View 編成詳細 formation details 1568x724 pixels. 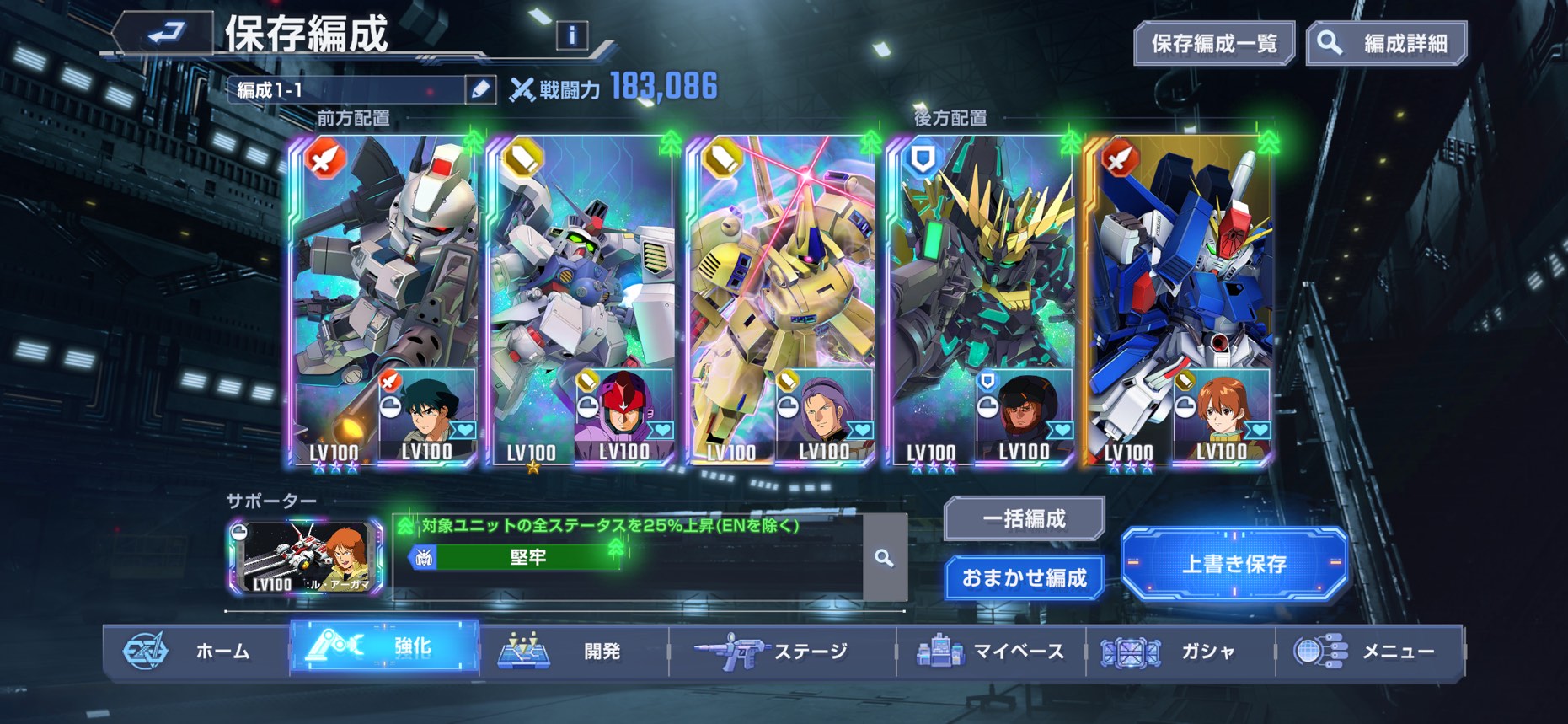pyautogui.click(x=1387, y=44)
